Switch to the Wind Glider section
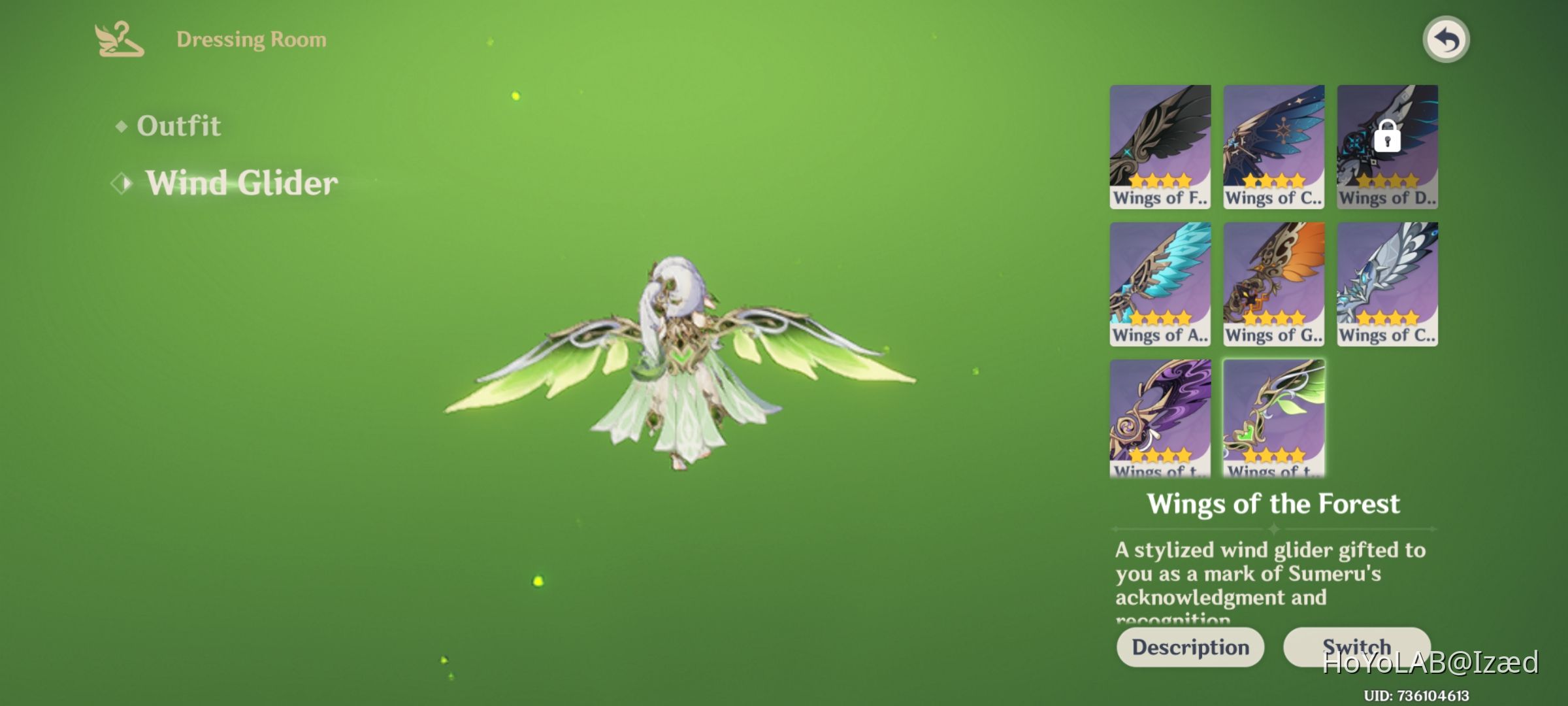This screenshot has height=706, width=1568. (x=242, y=183)
